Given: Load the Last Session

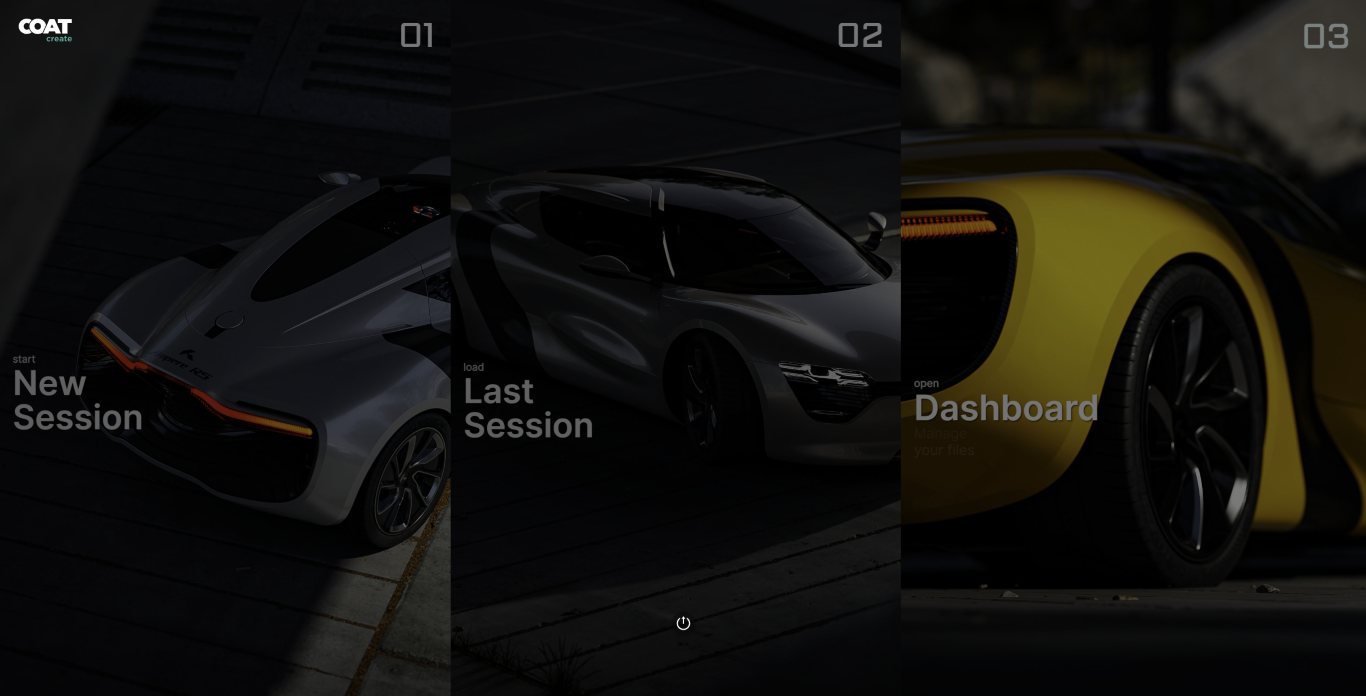Looking at the screenshot, I should pos(528,408).
